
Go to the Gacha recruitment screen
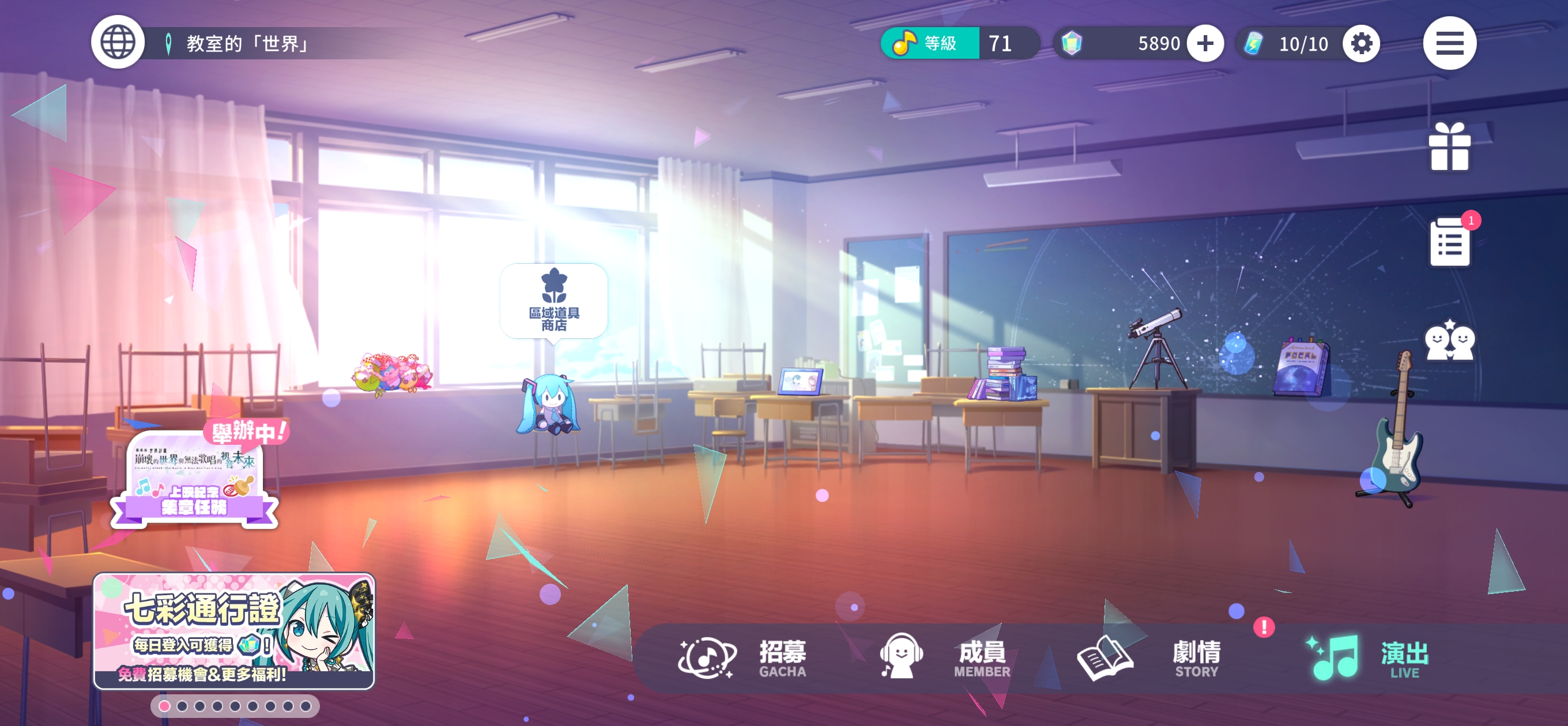pyautogui.click(x=744, y=658)
